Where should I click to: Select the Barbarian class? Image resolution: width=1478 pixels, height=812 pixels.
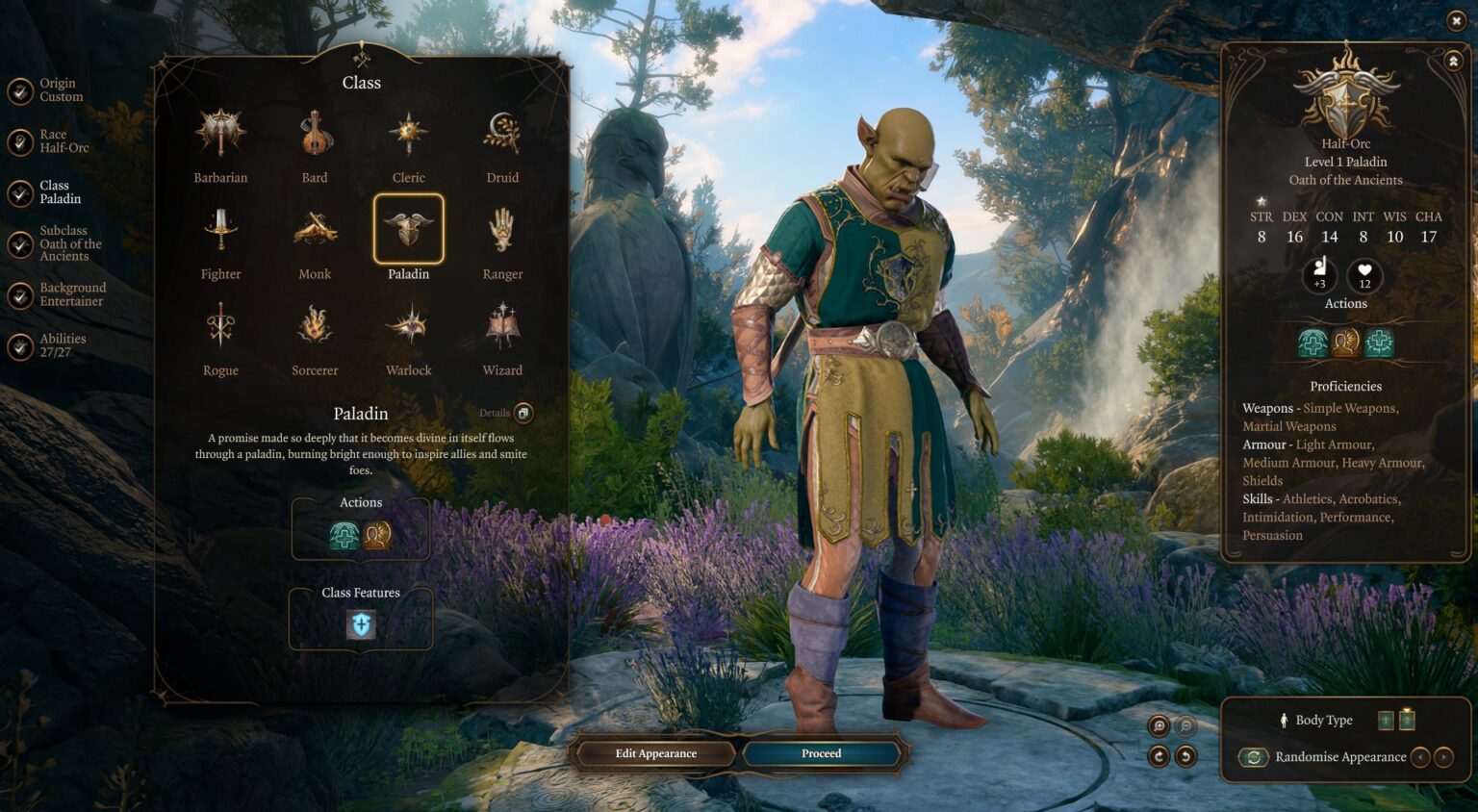tap(220, 135)
